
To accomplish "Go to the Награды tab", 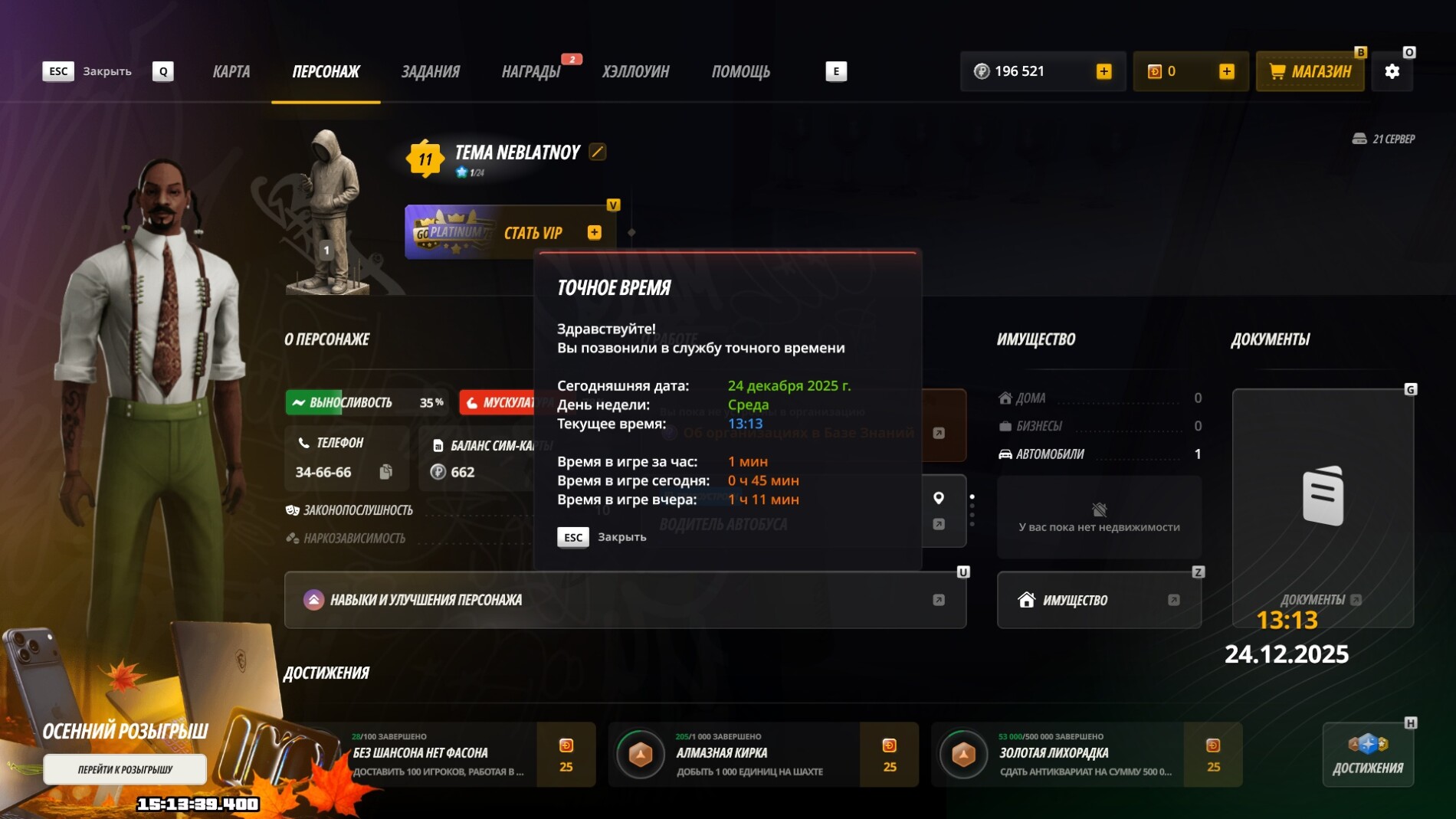I will click(531, 71).
